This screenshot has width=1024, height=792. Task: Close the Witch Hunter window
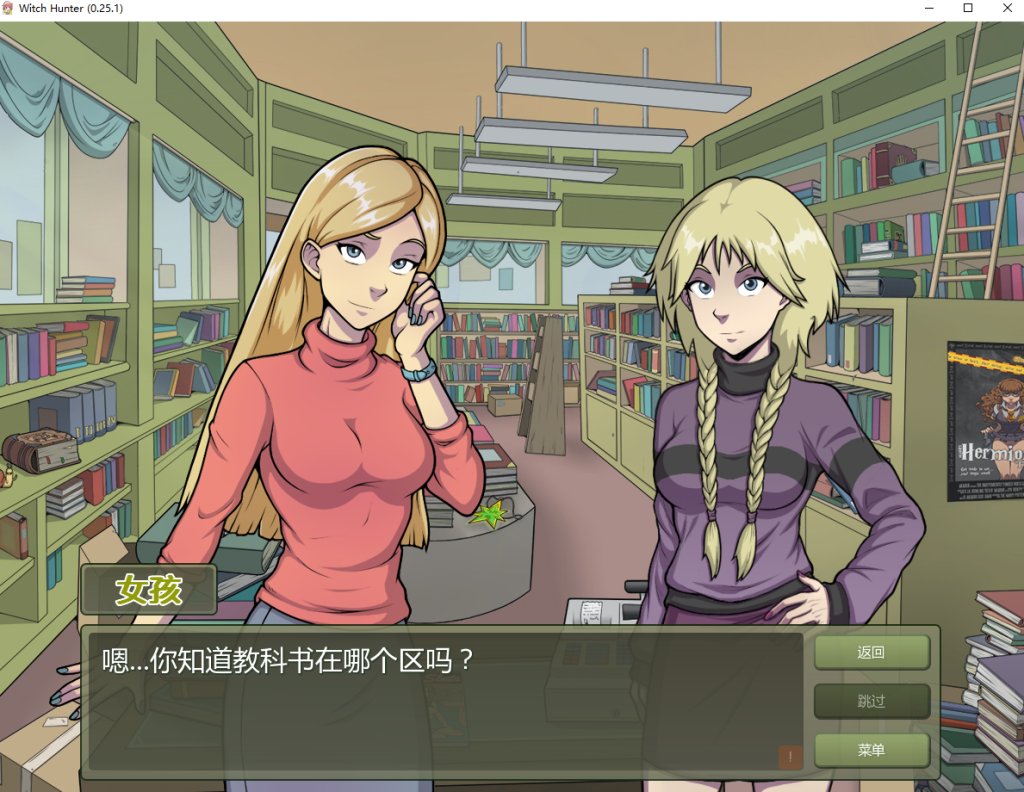1003,8
